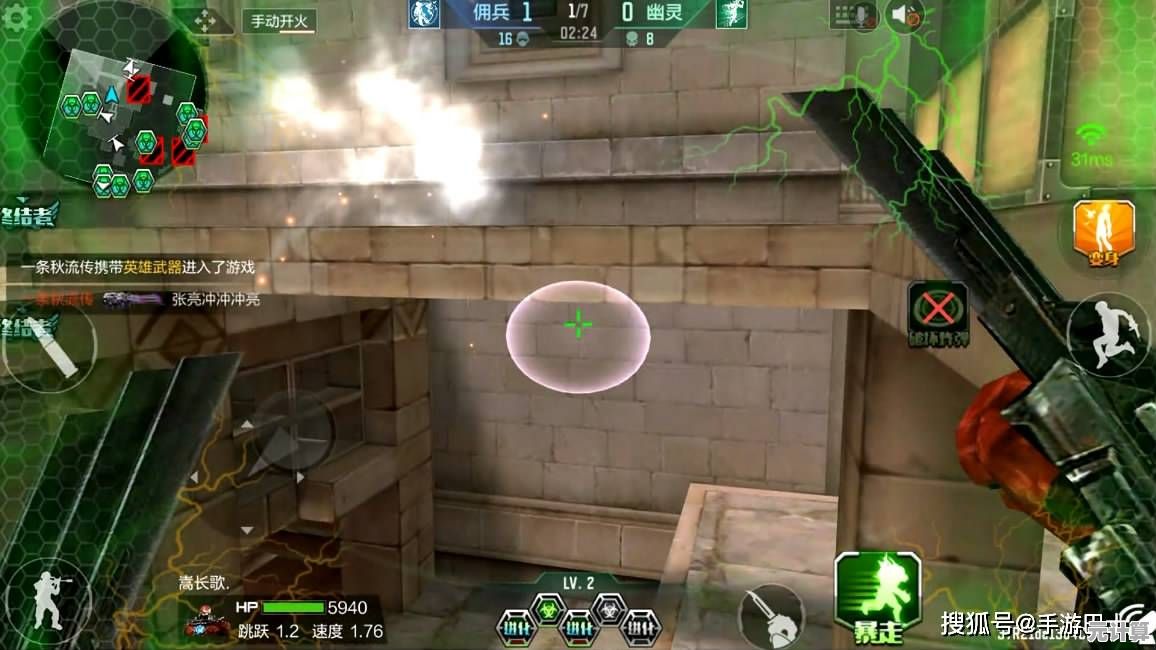Toggle the voice microphone icon
The image size is (1156, 650).
pyautogui.click(x=856, y=15)
